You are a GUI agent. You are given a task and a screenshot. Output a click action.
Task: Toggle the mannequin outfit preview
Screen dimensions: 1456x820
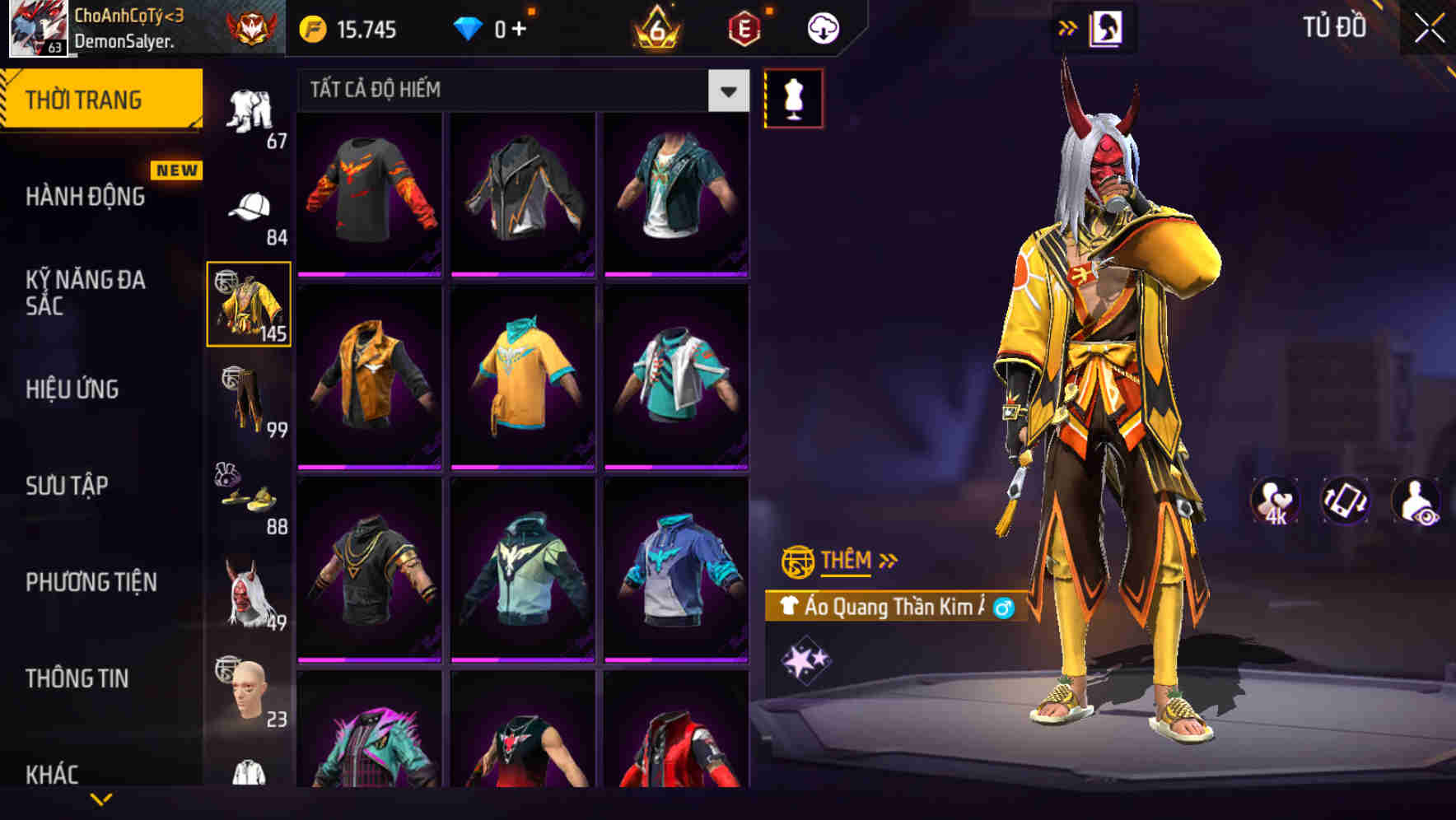pos(794,97)
